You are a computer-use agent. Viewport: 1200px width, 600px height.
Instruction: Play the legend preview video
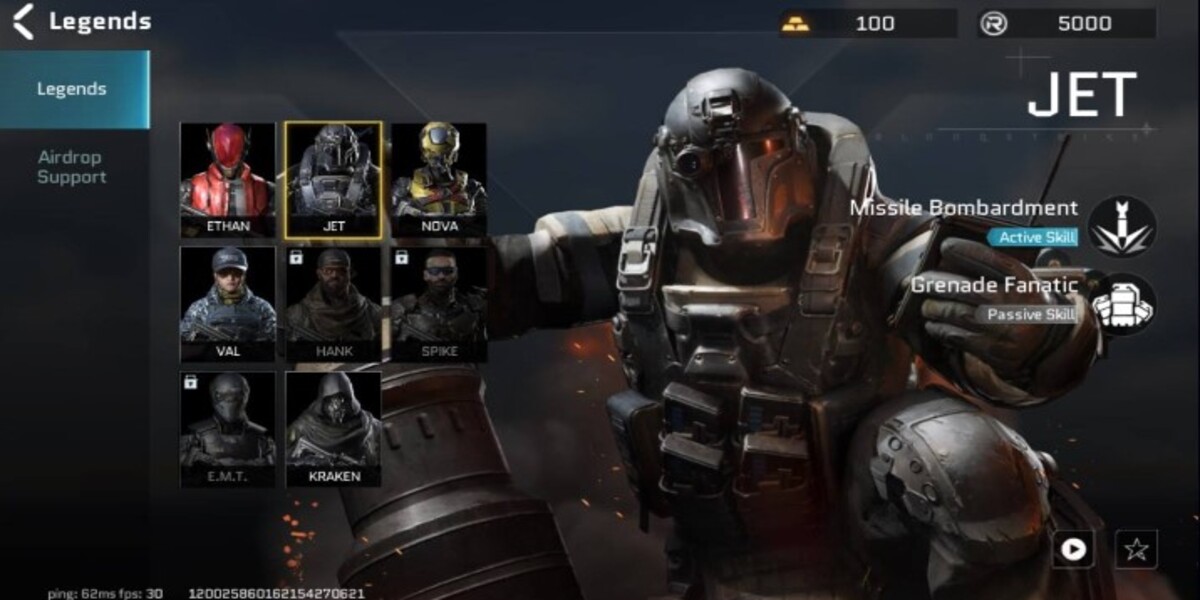coord(1073,549)
